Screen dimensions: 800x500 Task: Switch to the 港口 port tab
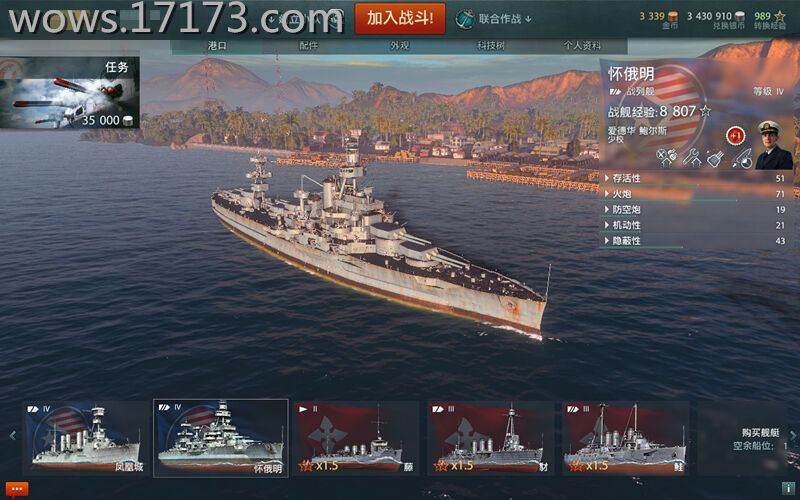pyautogui.click(x=217, y=46)
